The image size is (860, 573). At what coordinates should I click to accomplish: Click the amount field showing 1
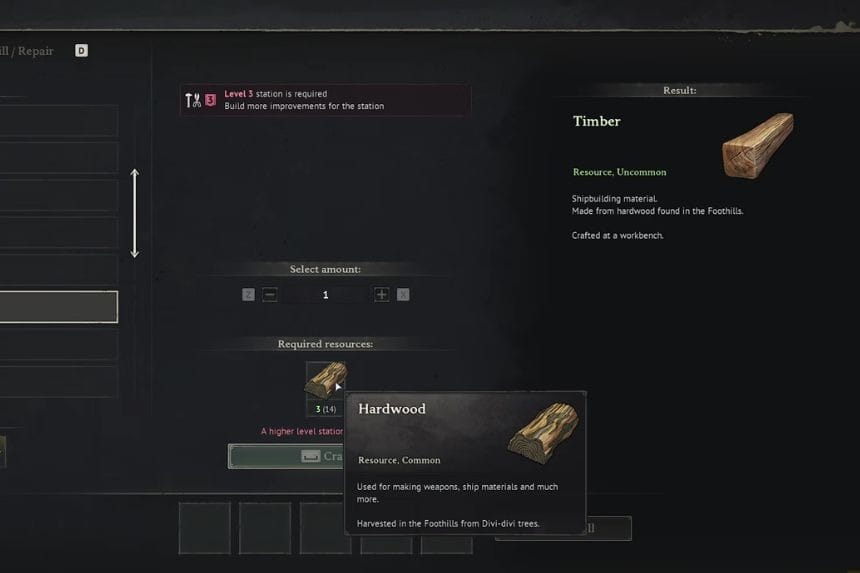(x=325, y=295)
